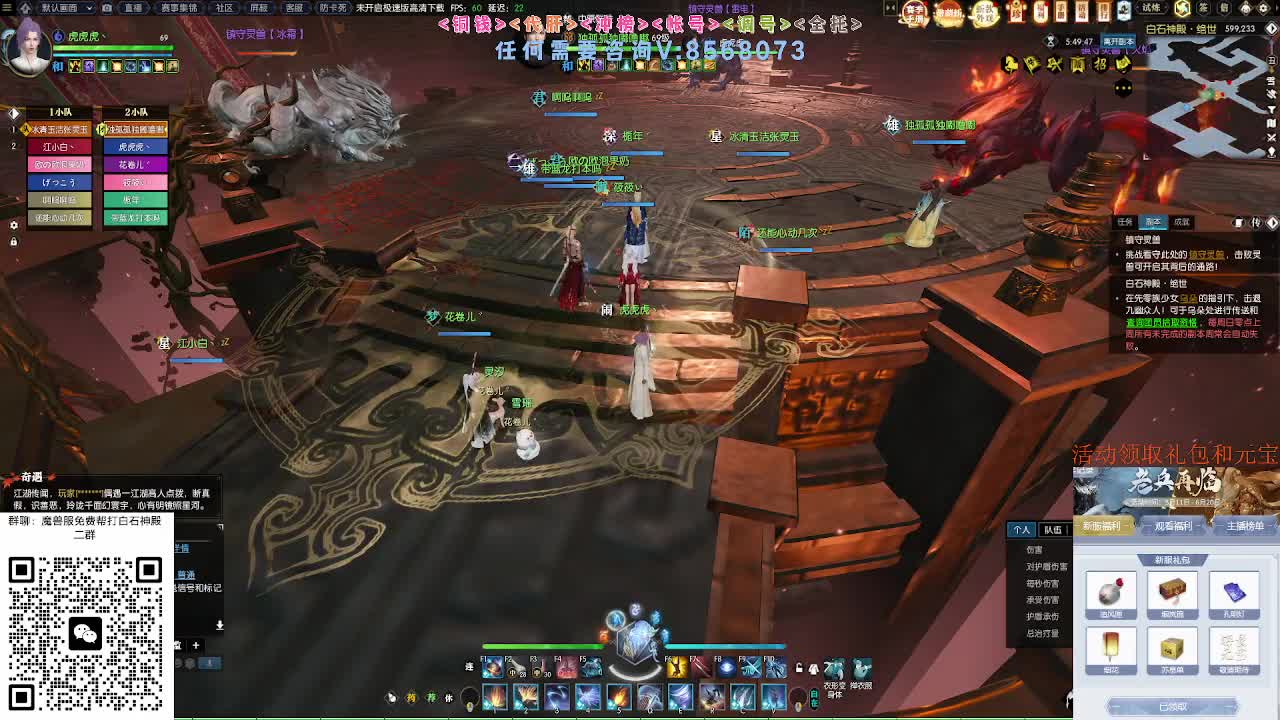Click the home icon next to the hamburger menu
The height and width of the screenshot is (720, 1280).
(23, 8)
